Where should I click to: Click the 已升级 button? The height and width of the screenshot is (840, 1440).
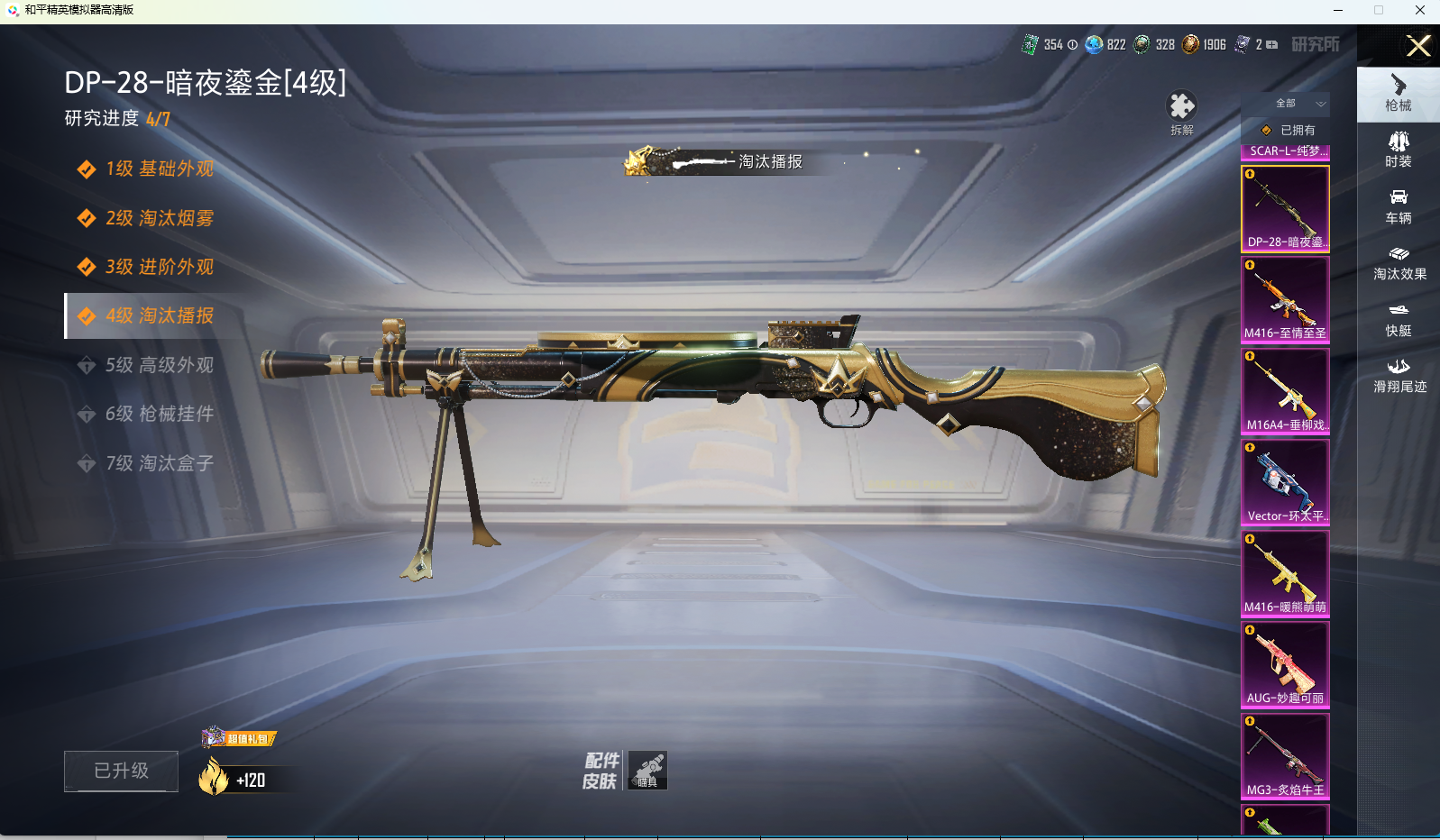pos(121,772)
